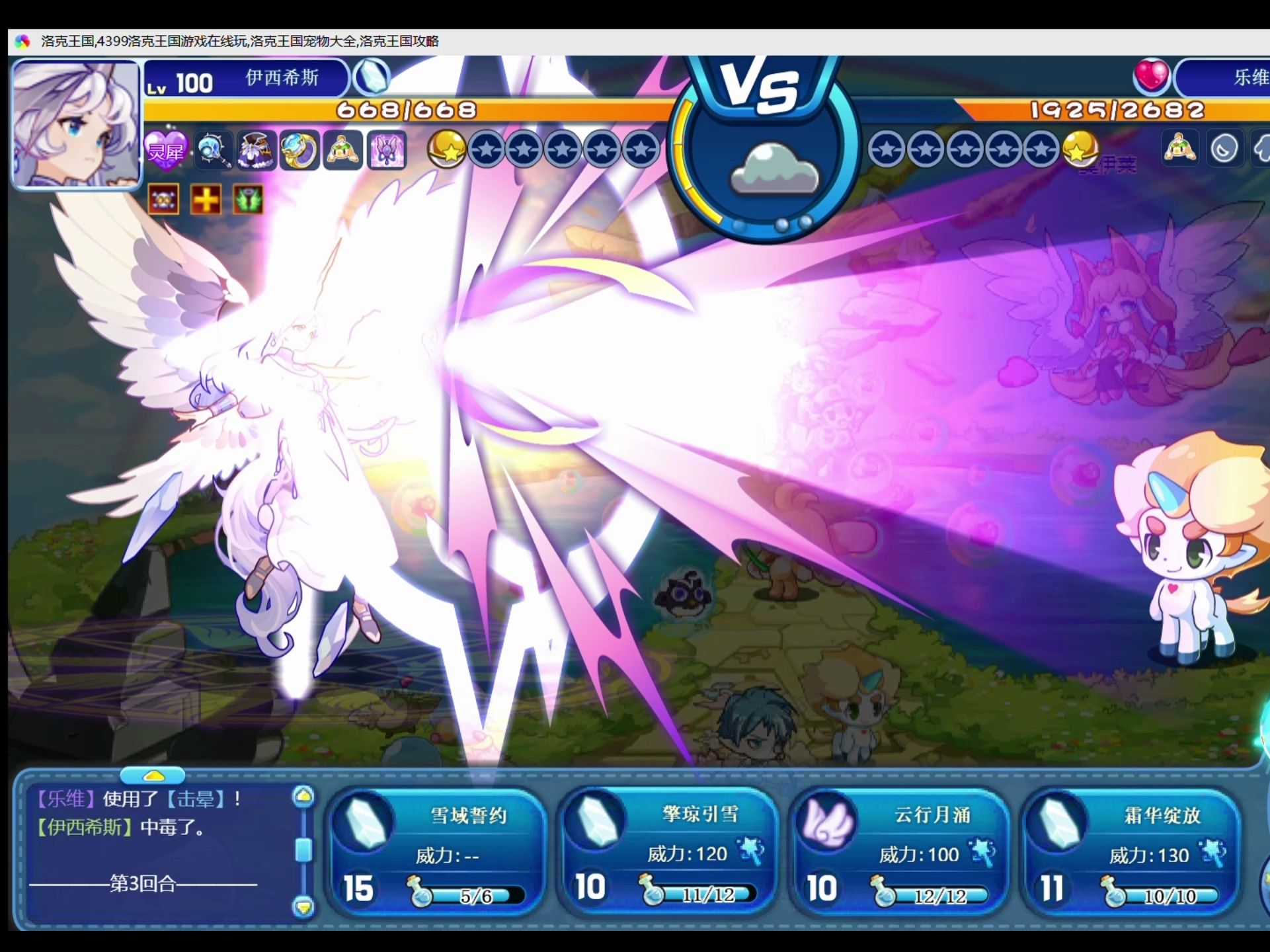Choose the 霜华绽放 skill
The width and height of the screenshot is (1270, 952).
point(1129,852)
